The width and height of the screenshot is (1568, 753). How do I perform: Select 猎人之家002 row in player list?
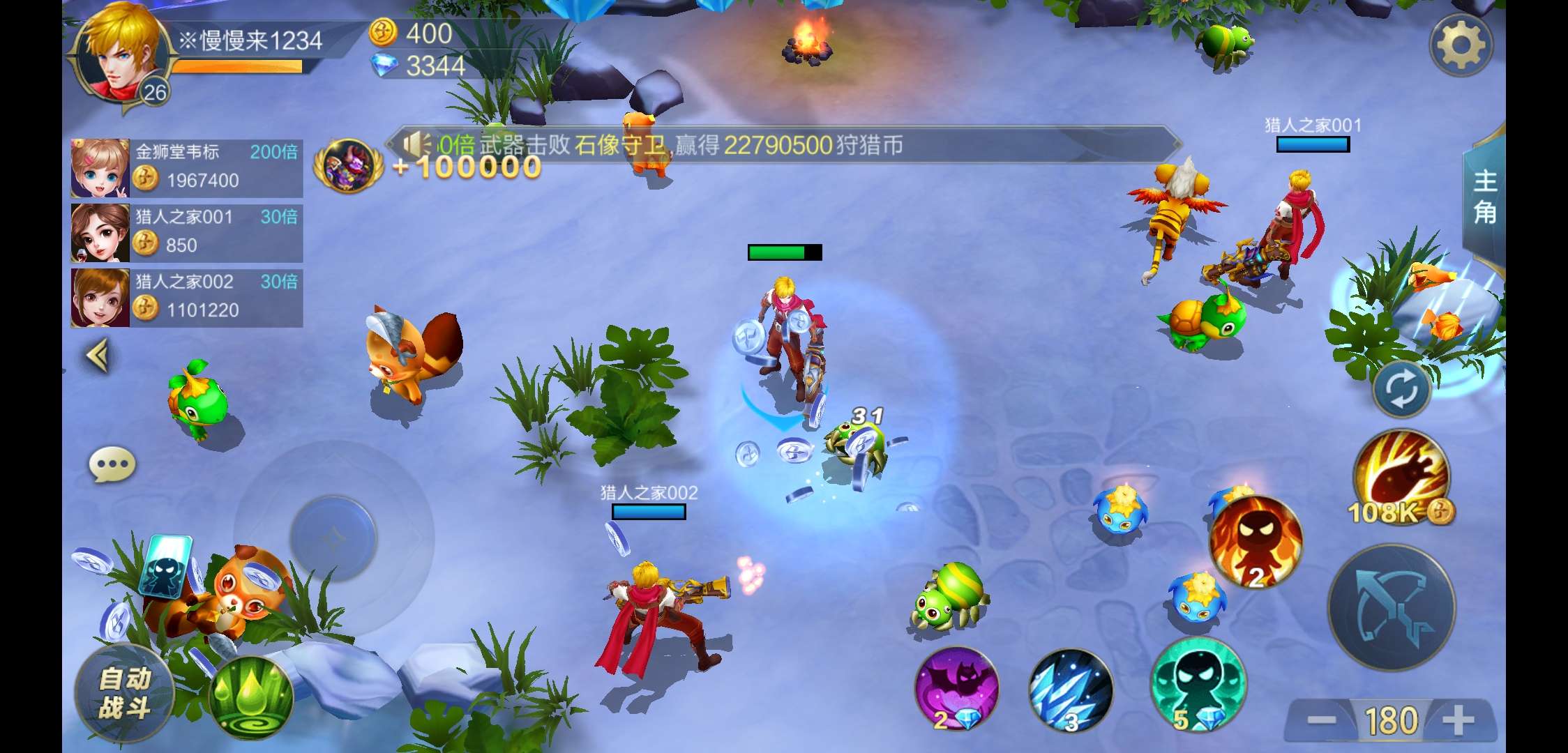[186, 298]
